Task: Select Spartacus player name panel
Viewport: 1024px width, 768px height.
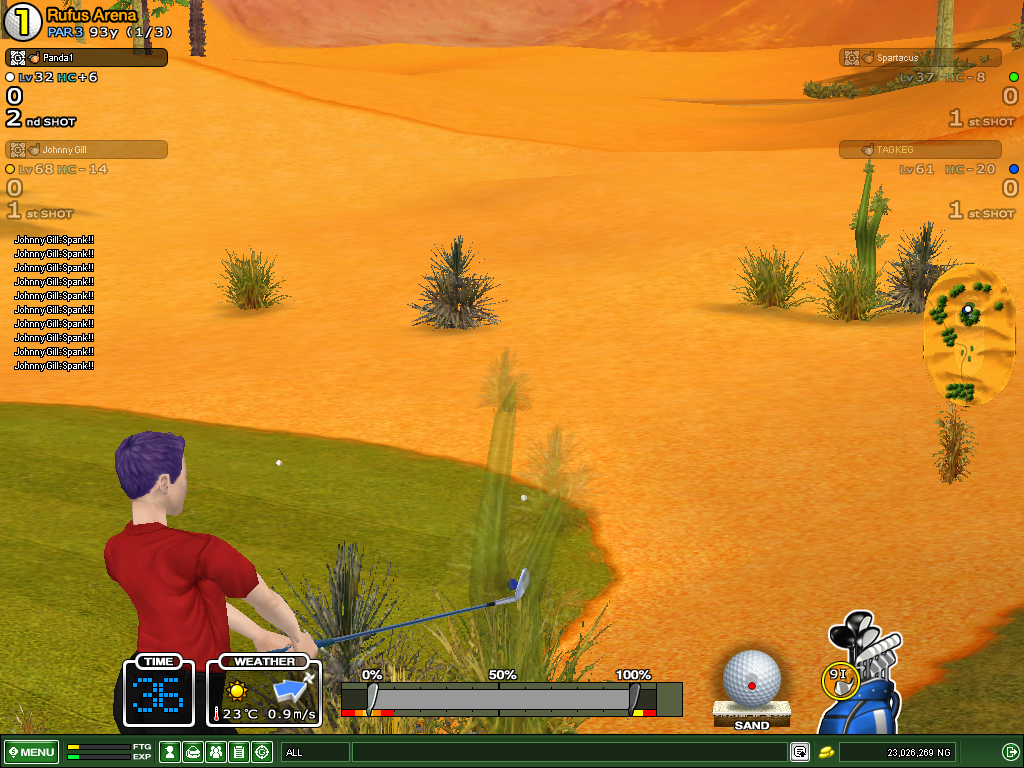Action: pyautogui.click(x=920, y=58)
